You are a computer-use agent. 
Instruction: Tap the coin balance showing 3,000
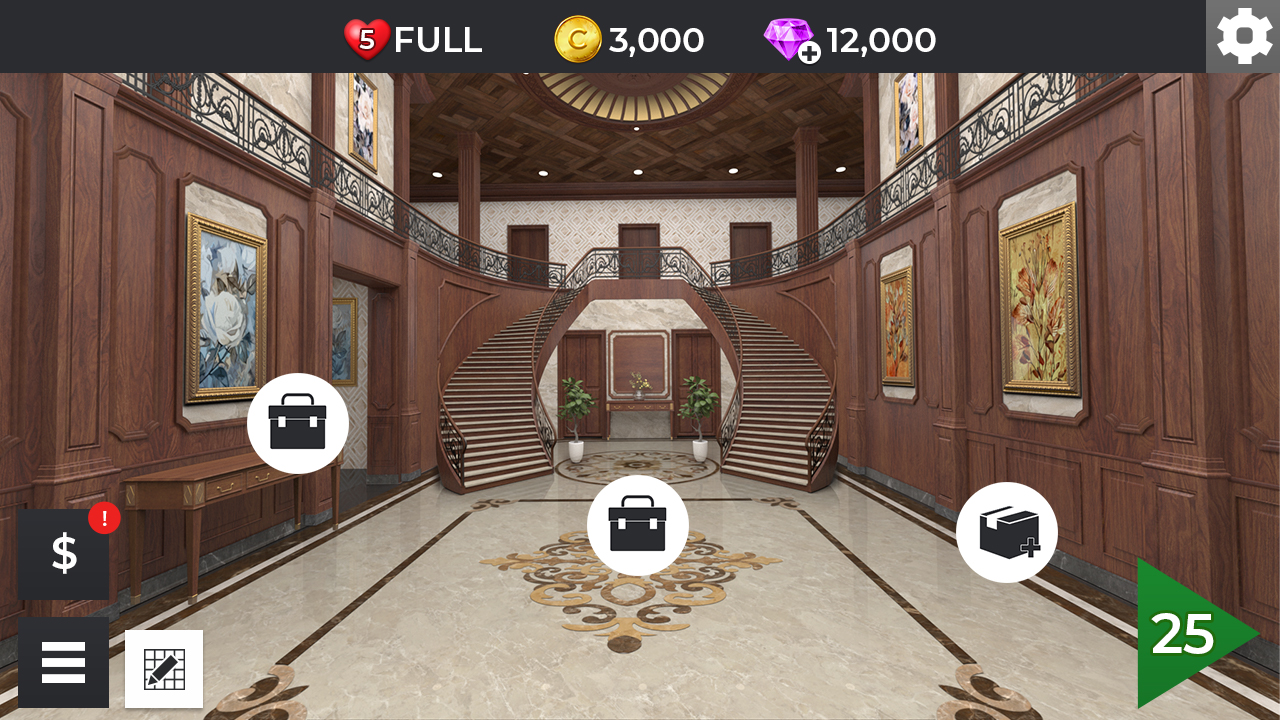click(x=655, y=39)
